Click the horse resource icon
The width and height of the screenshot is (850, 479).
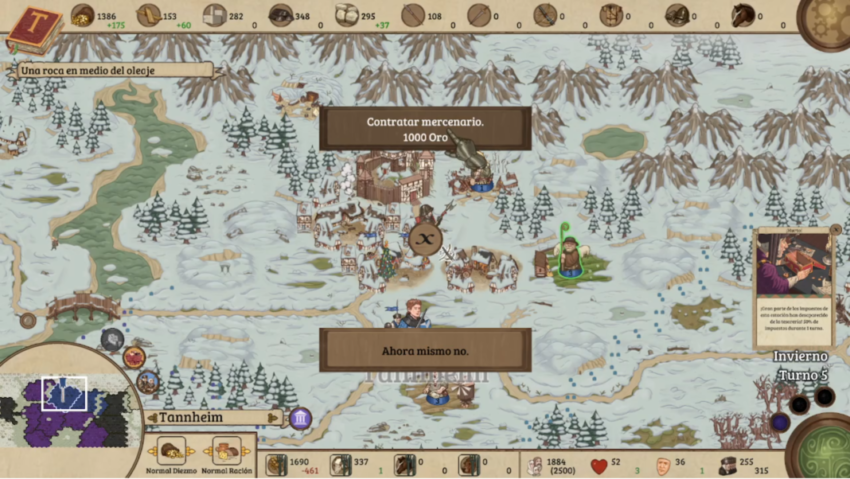click(741, 15)
